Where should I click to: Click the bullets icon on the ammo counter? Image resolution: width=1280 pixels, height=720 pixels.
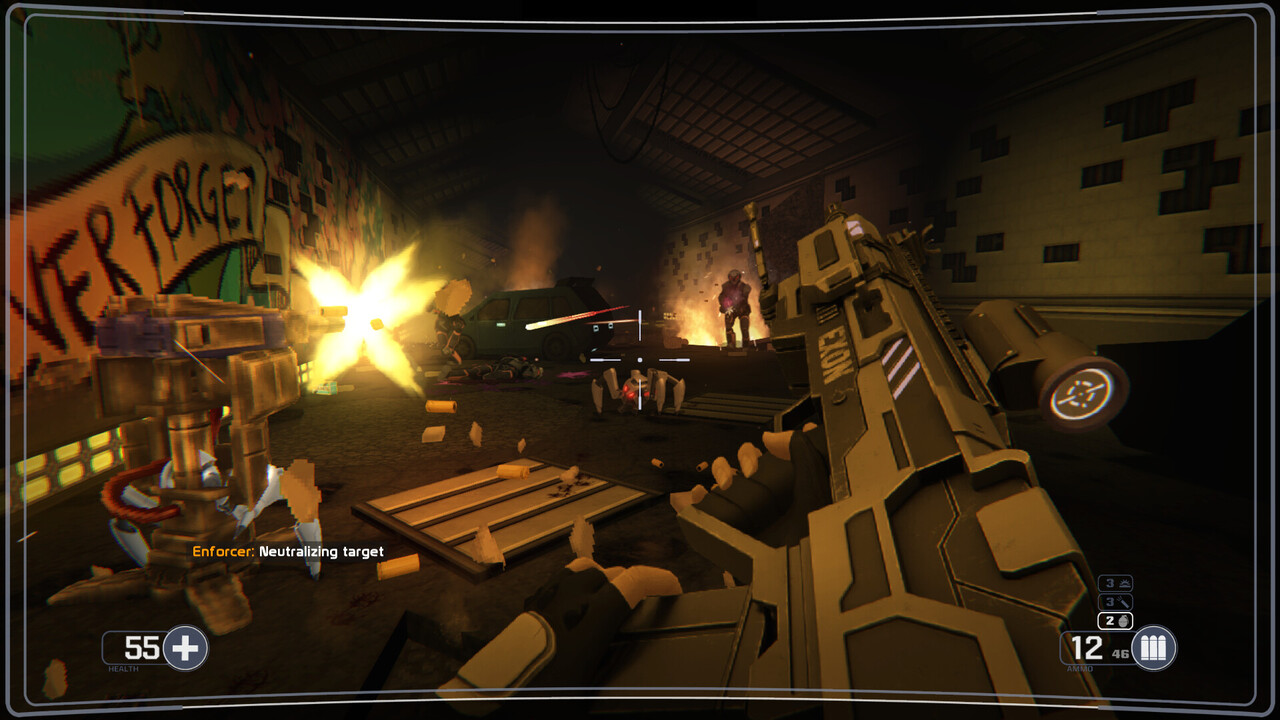click(x=1152, y=648)
